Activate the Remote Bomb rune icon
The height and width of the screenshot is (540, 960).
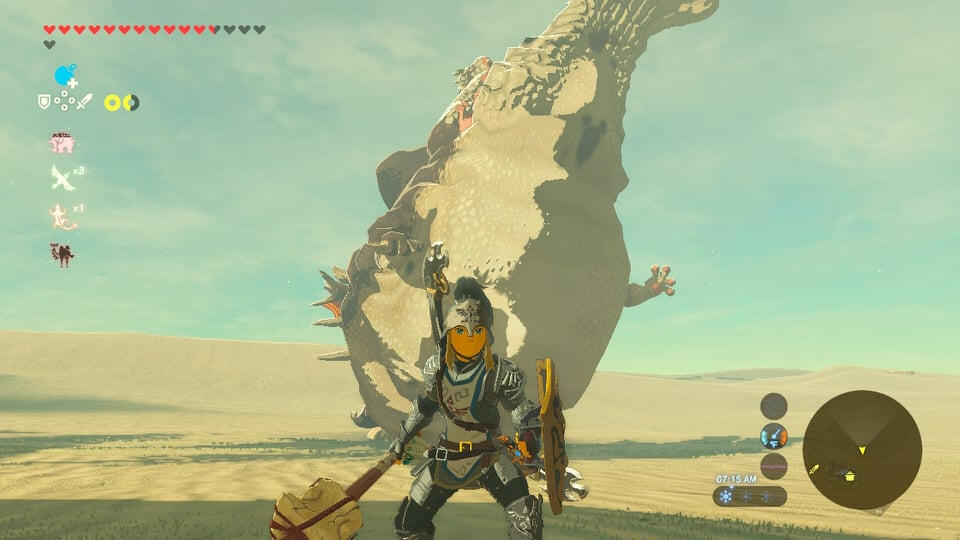tap(65, 77)
